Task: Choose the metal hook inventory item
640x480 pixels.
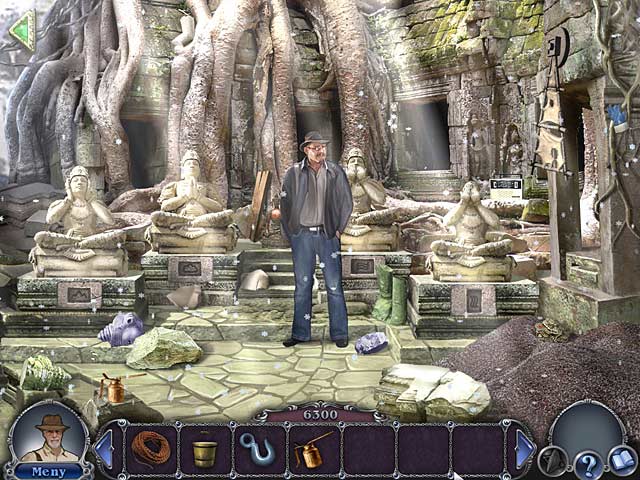Action: pyautogui.click(x=259, y=449)
